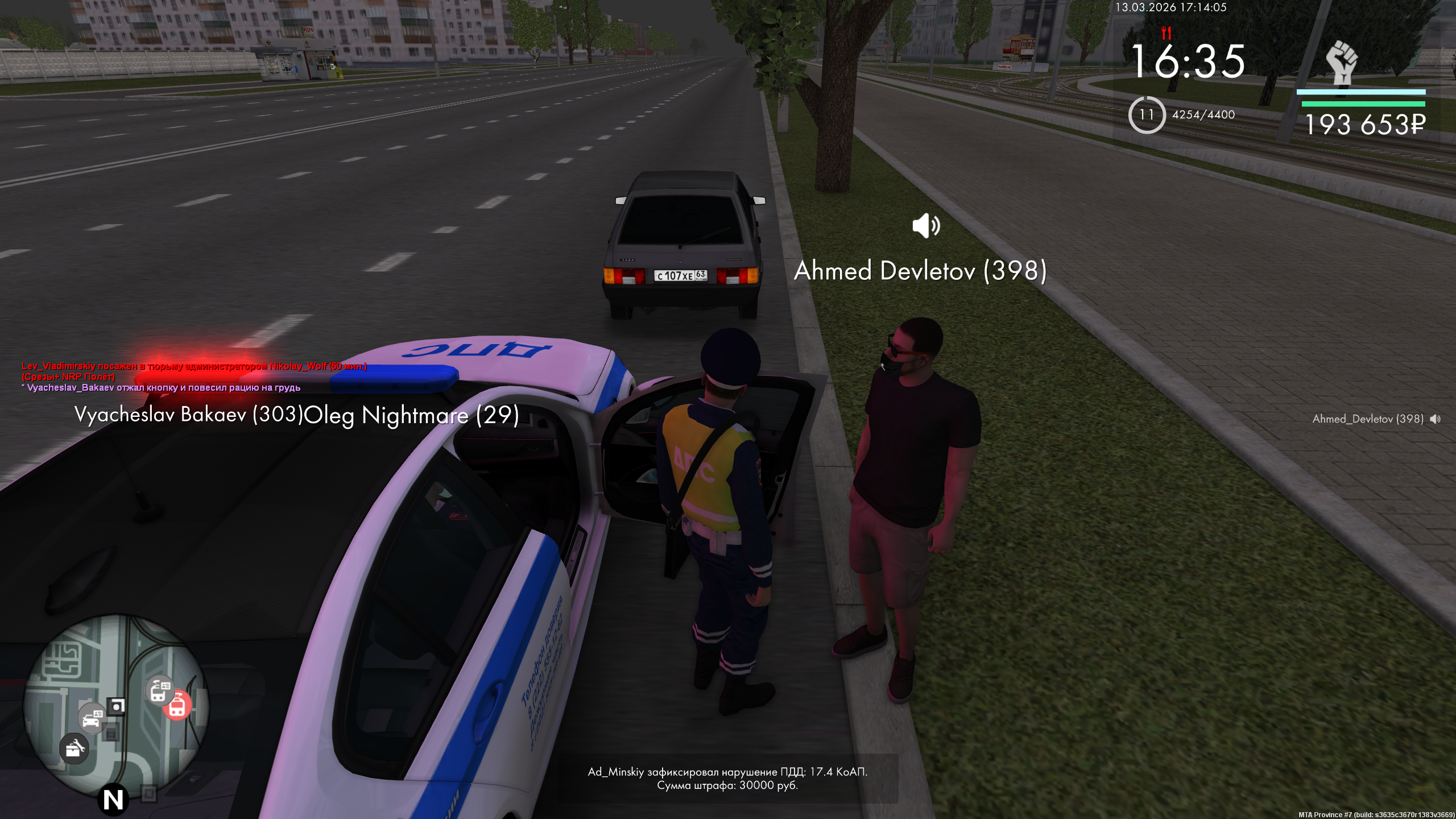Click the N compass indicator
This screenshot has width=1456, height=819.
click(x=113, y=800)
